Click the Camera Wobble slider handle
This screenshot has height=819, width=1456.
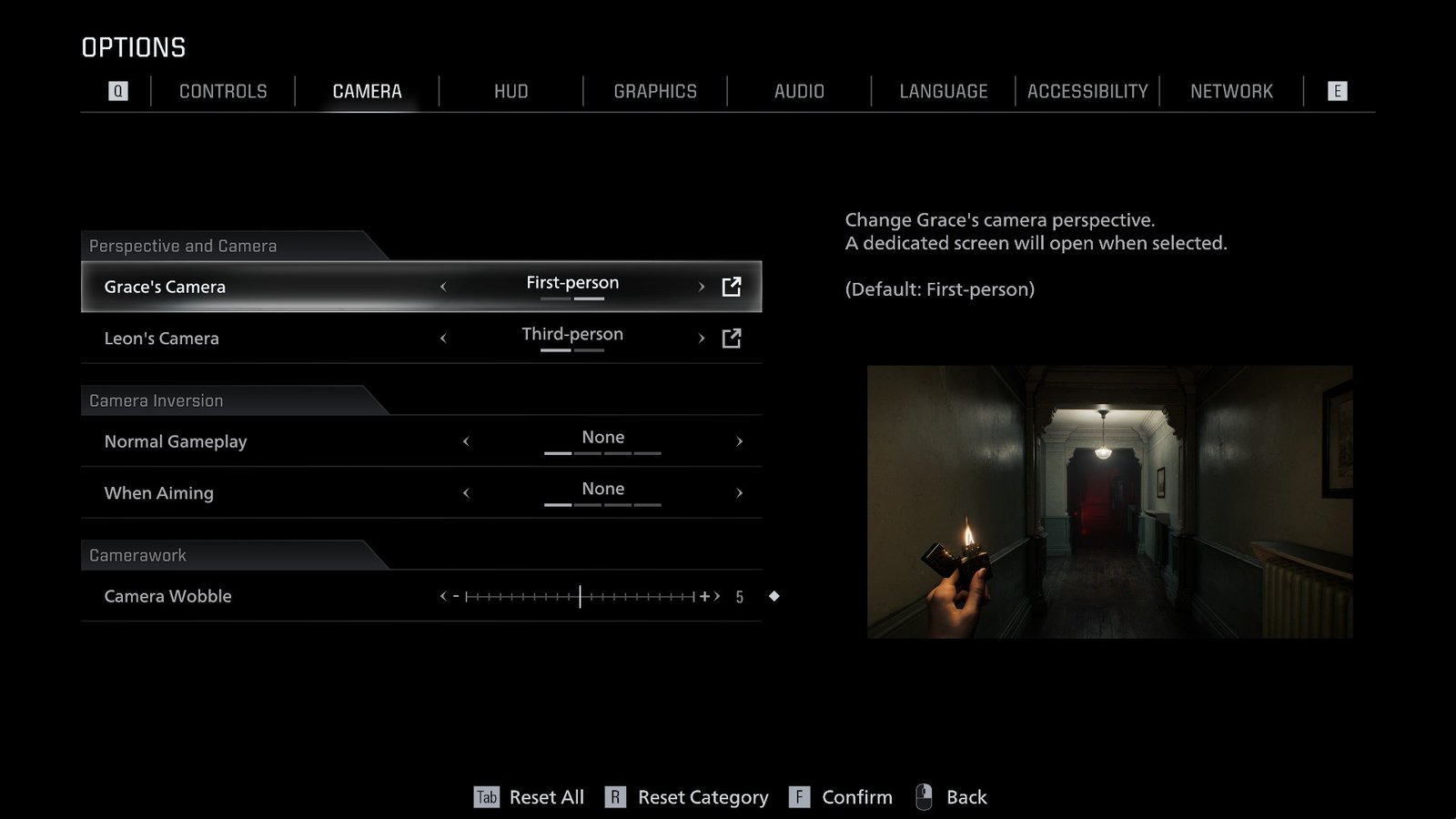coord(581,596)
